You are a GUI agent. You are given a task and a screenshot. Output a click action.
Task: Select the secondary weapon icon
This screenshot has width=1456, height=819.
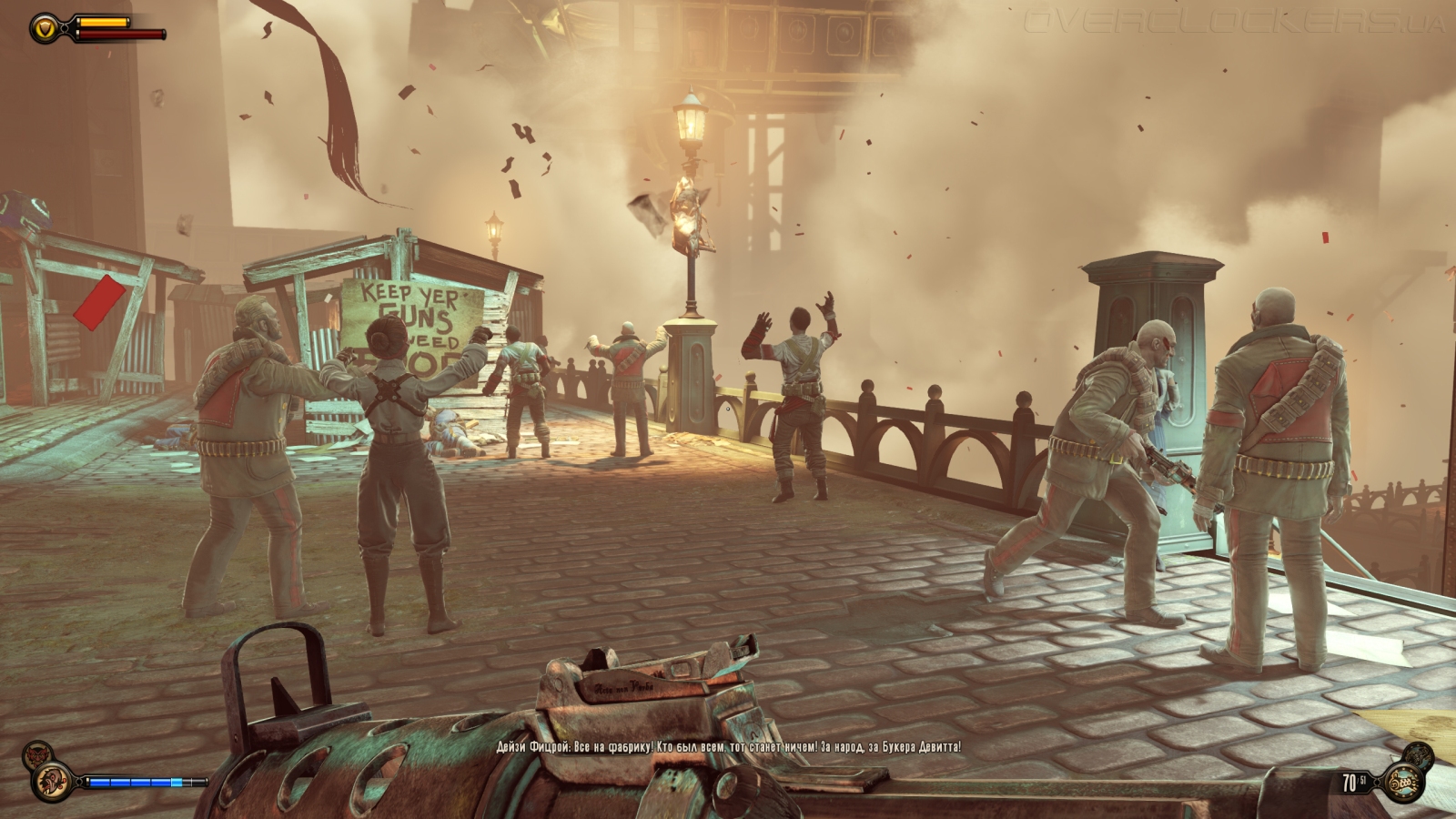(x=1419, y=754)
